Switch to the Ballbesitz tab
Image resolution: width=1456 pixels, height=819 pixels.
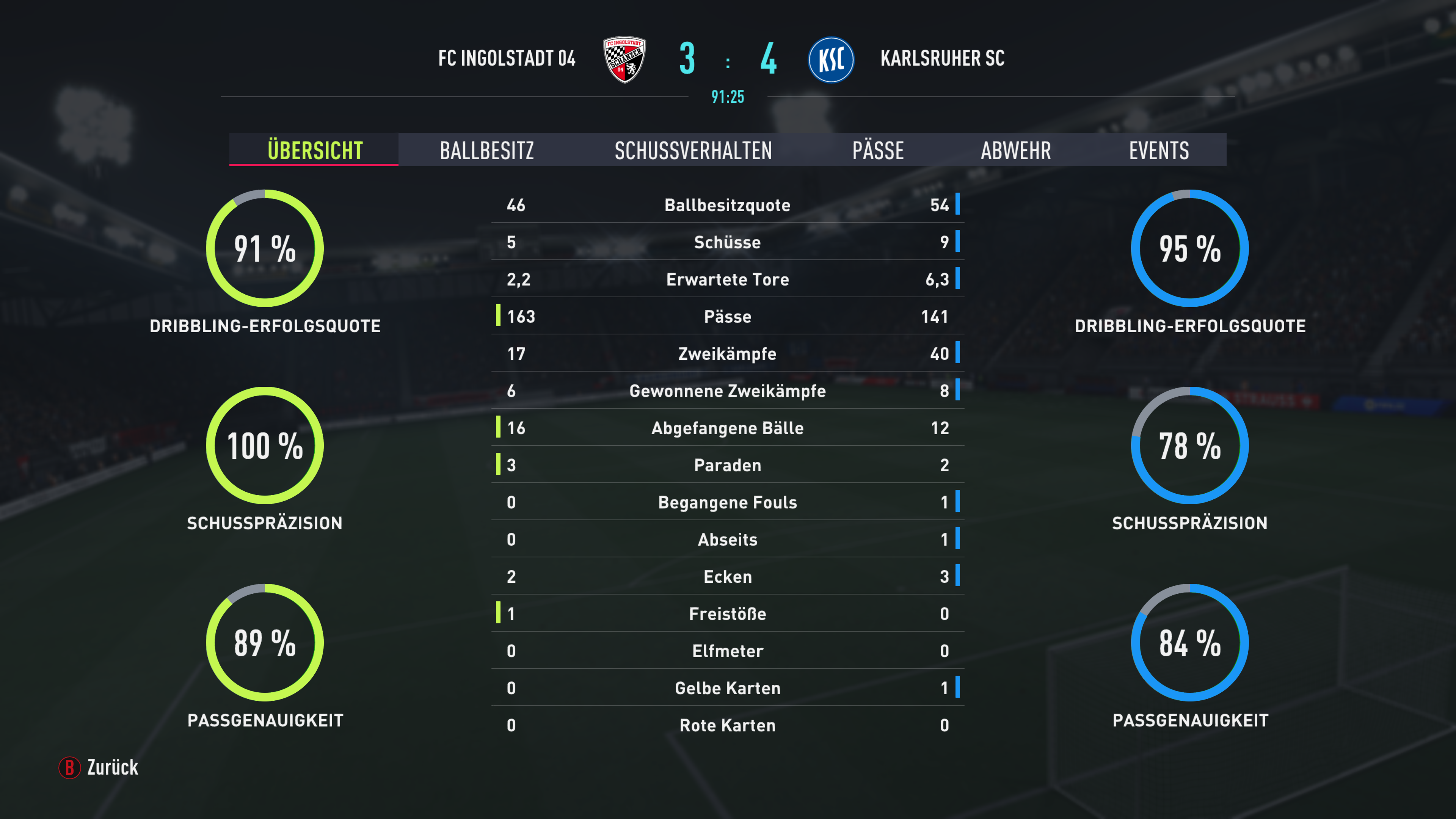click(x=486, y=151)
